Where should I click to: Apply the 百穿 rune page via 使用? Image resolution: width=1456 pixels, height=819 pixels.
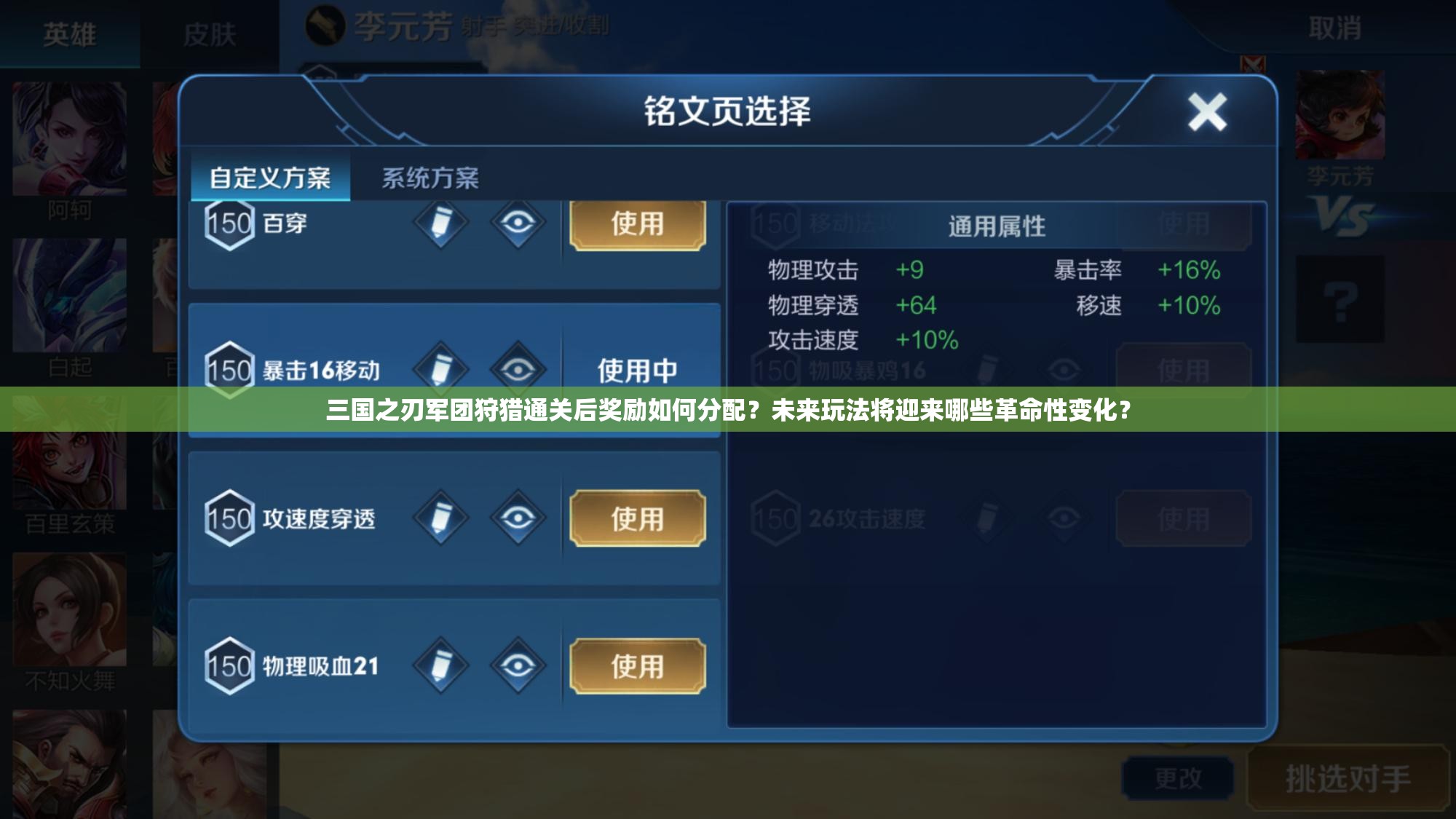pyautogui.click(x=638, y=225)
